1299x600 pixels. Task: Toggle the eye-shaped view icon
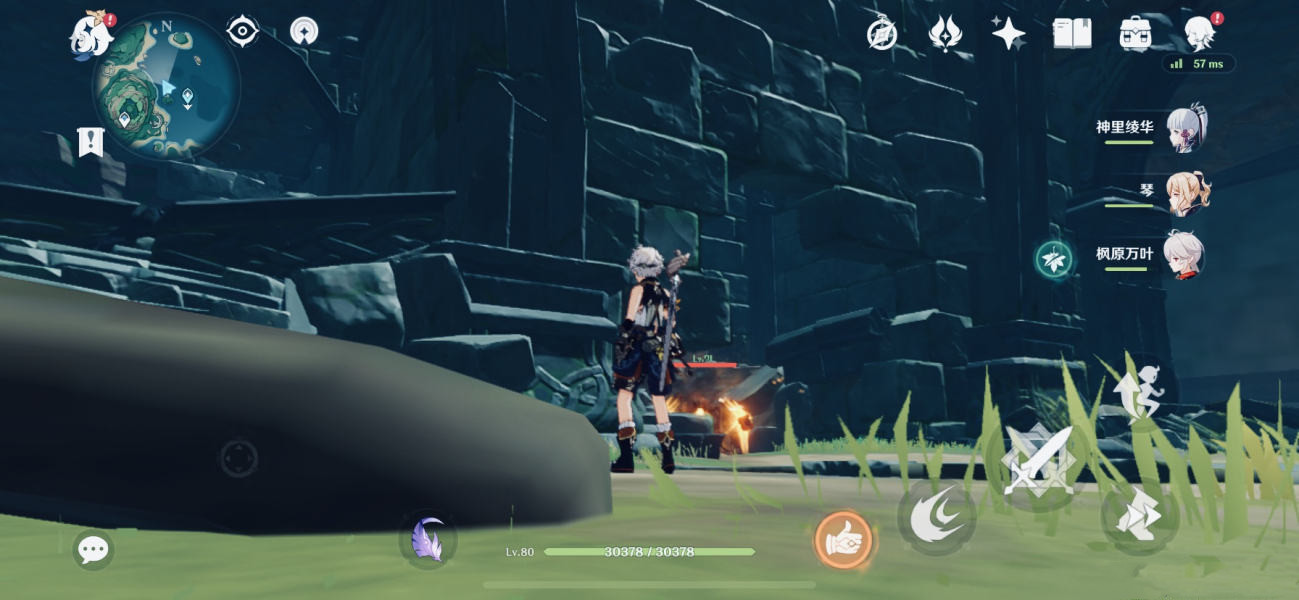tap(242, 32)
